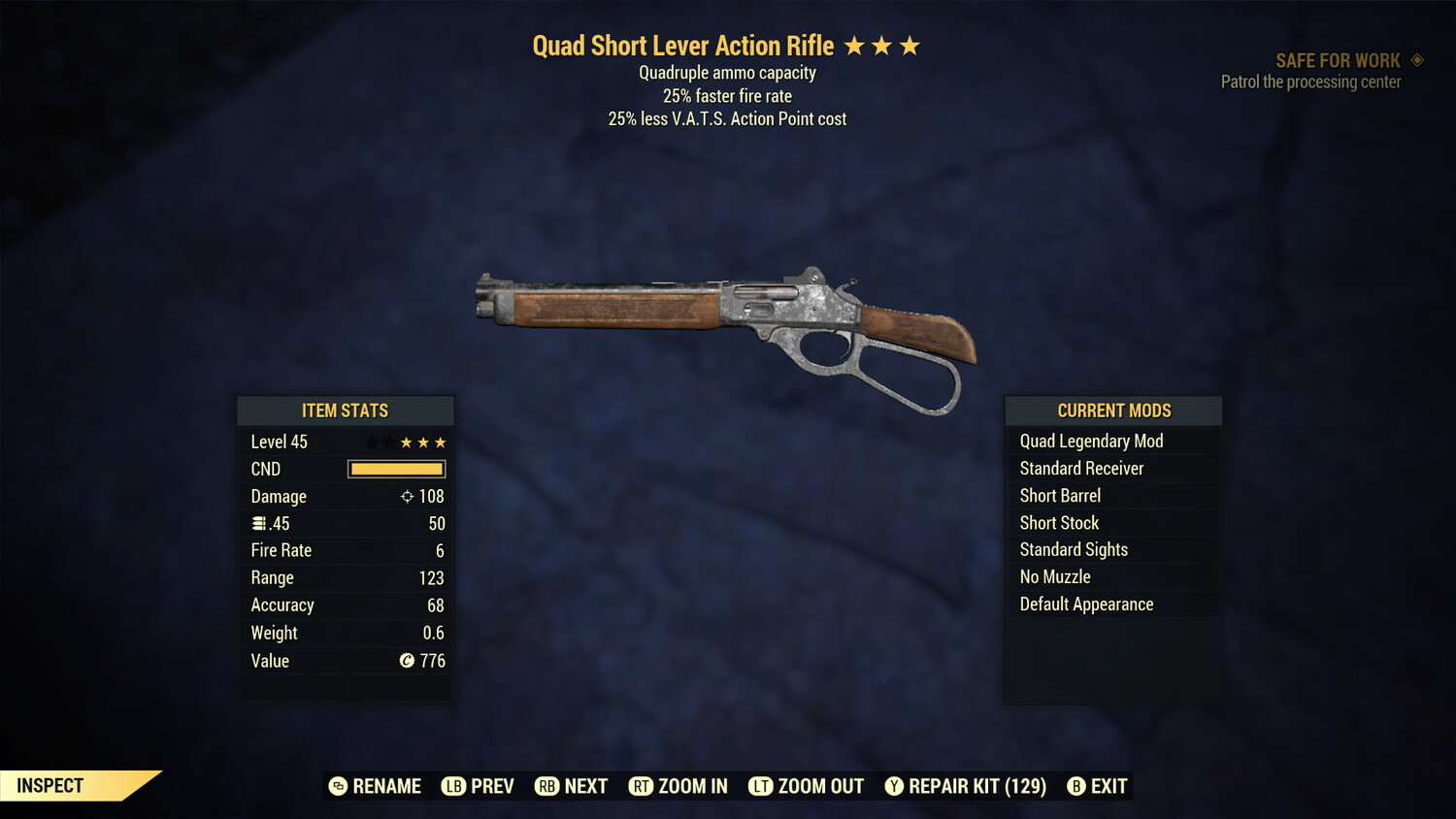
Task: Click the REPAIR KIT (129) button
Action: coord(966,786)
